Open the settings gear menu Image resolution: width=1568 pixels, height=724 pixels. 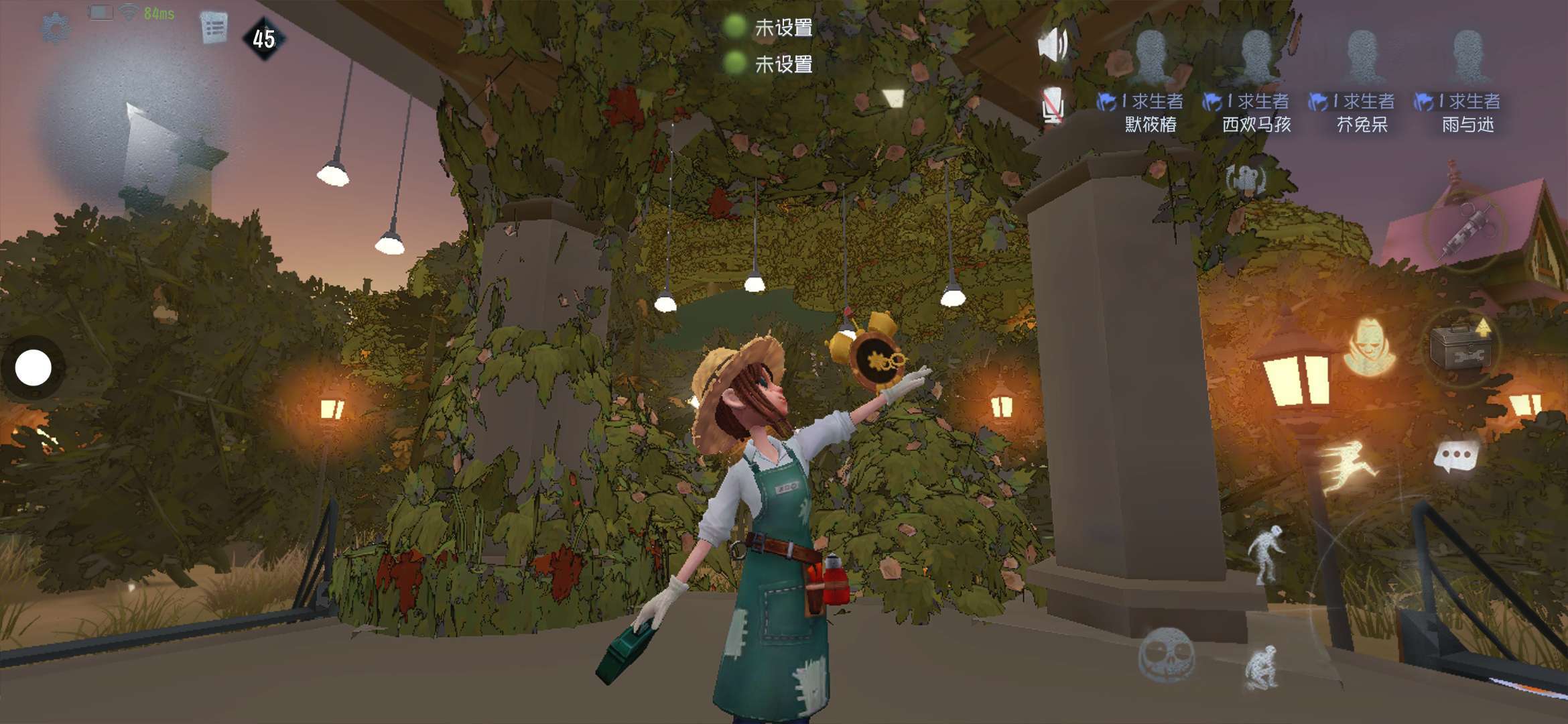point(55,27)
